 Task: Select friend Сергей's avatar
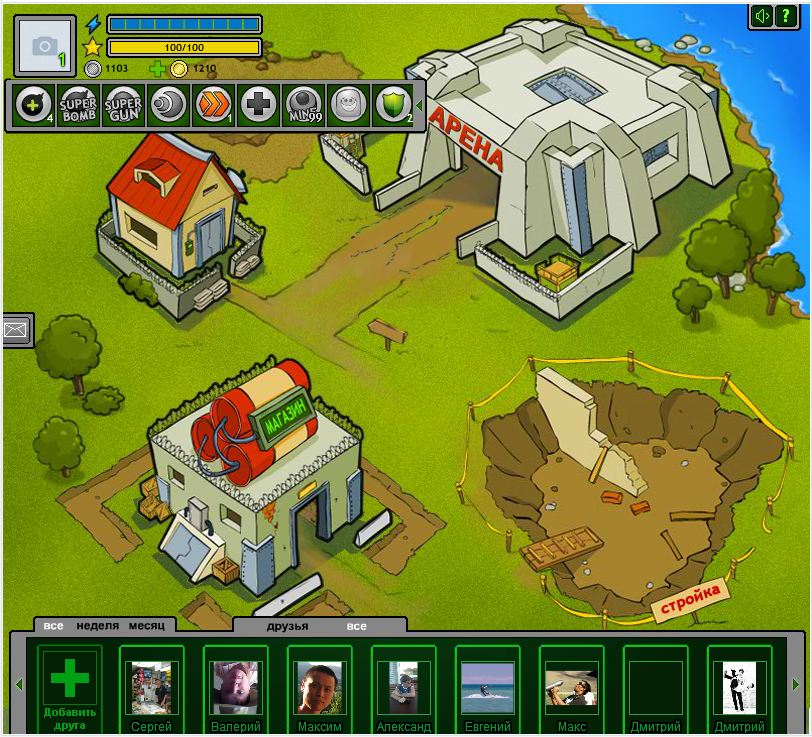click(151, 688)
